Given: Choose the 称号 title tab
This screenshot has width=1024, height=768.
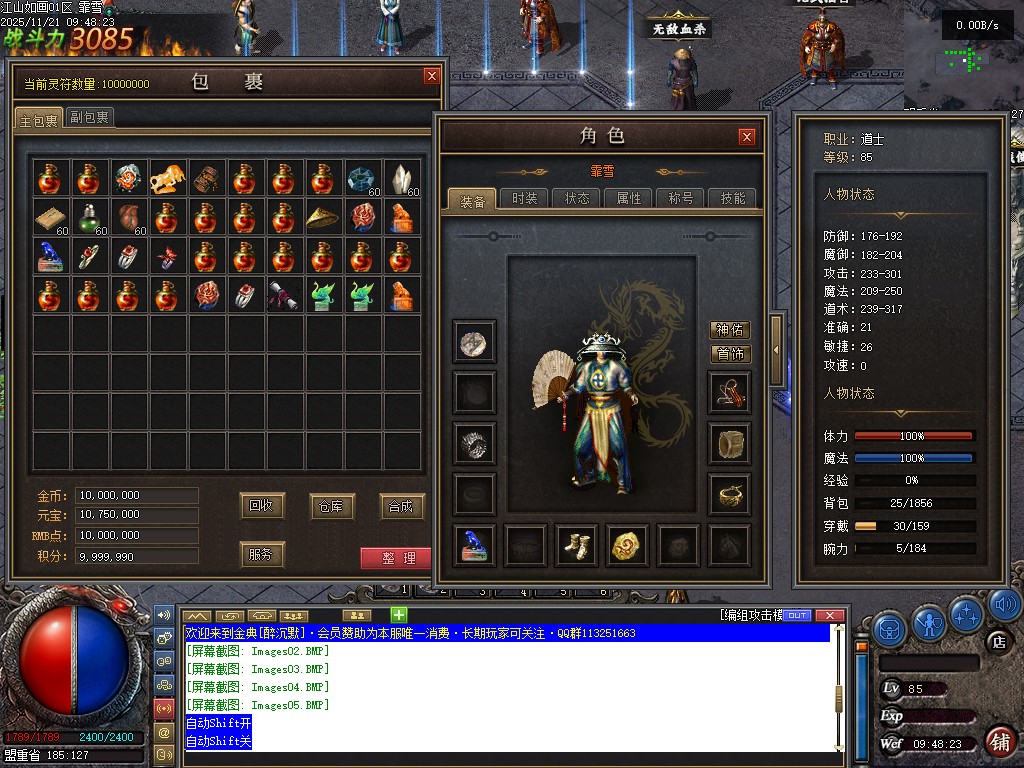Looking at the screenshot, I should pyautogui.click(x=681, y=198).
